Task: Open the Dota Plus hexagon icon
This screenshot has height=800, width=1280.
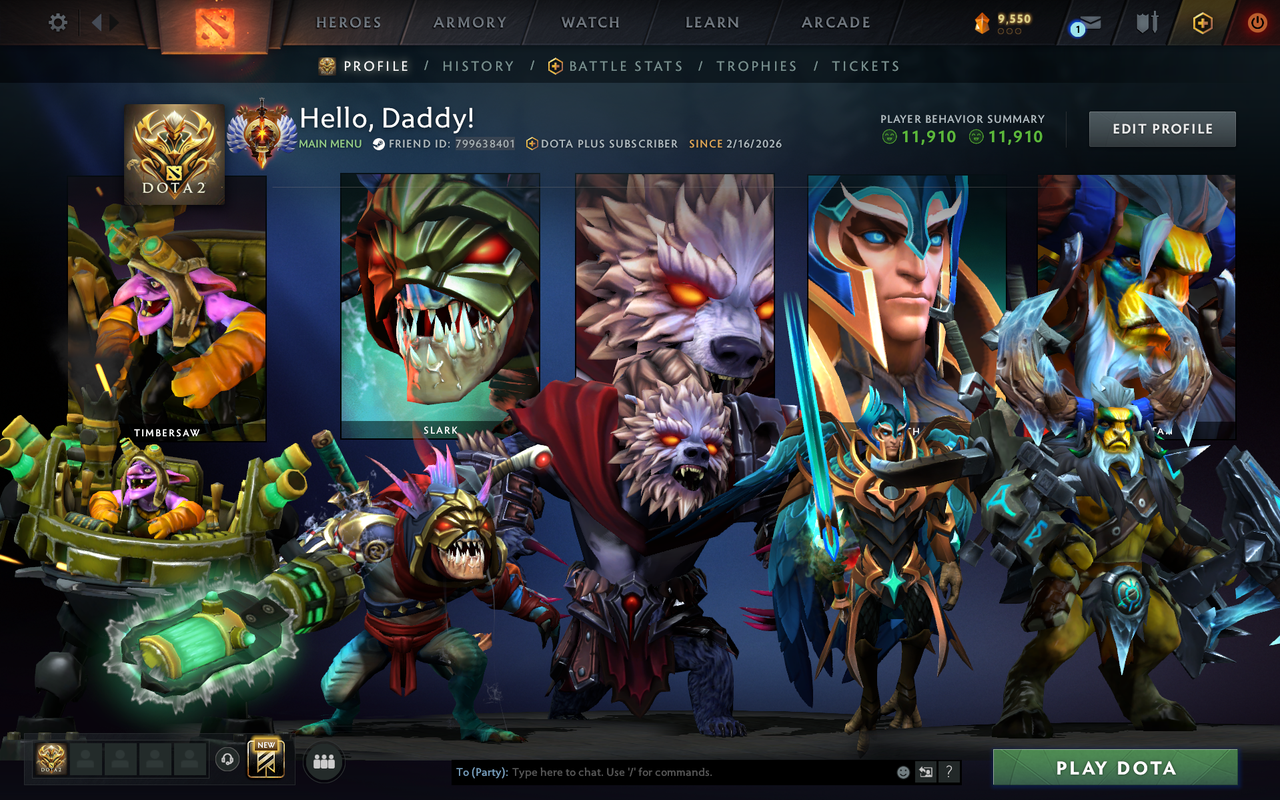Action: (1202, 22)
